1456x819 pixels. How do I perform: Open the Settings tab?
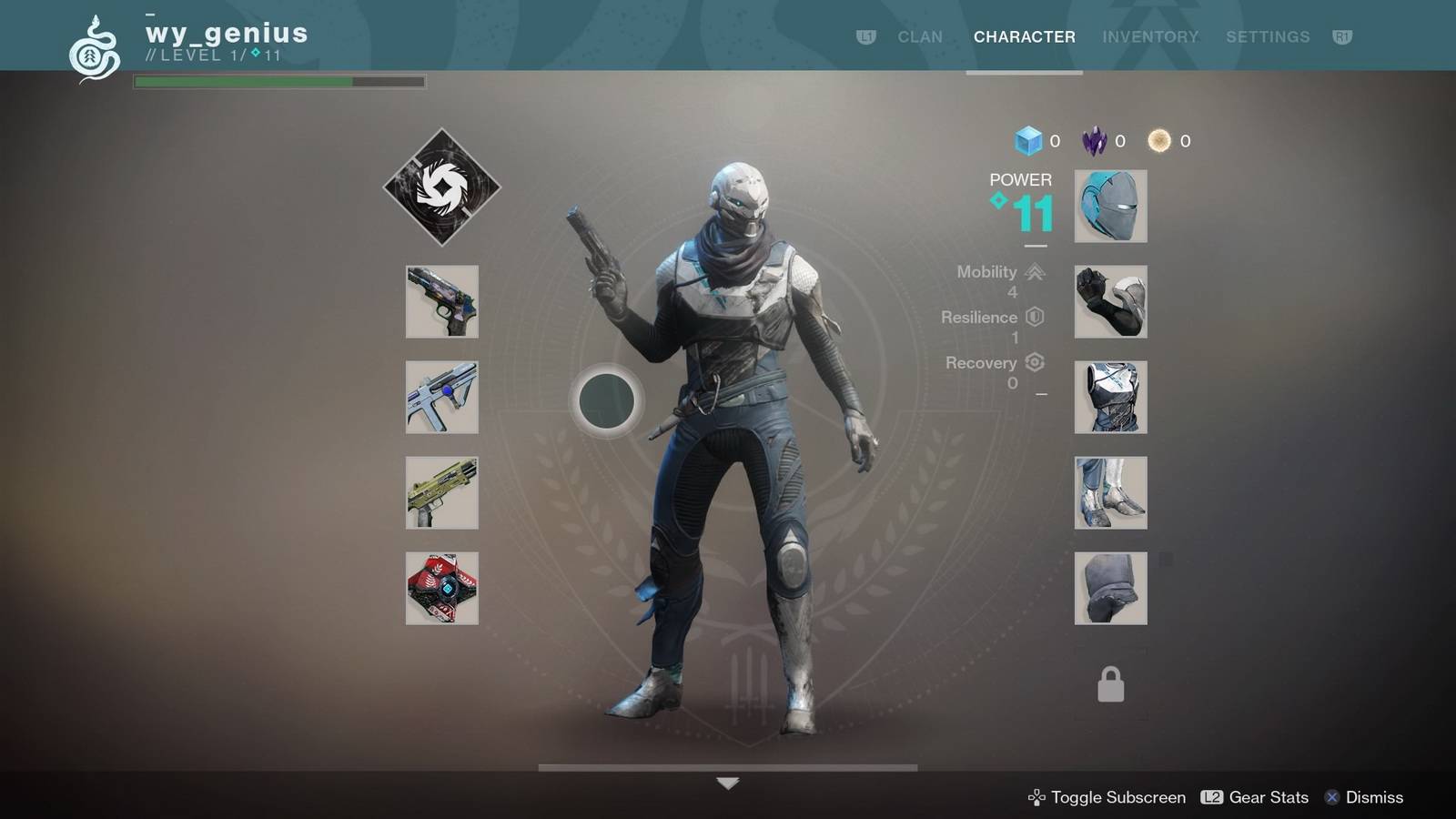(1268, 36)
